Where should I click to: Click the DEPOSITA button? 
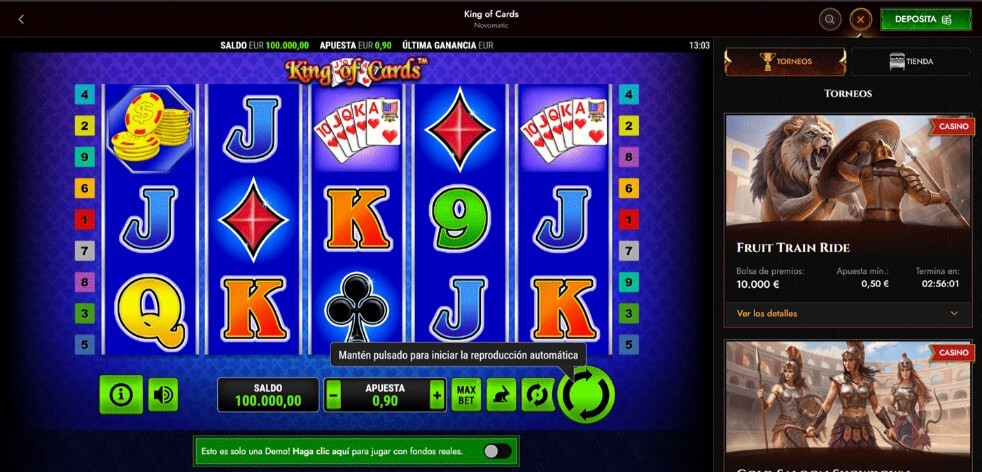(911, 20)
